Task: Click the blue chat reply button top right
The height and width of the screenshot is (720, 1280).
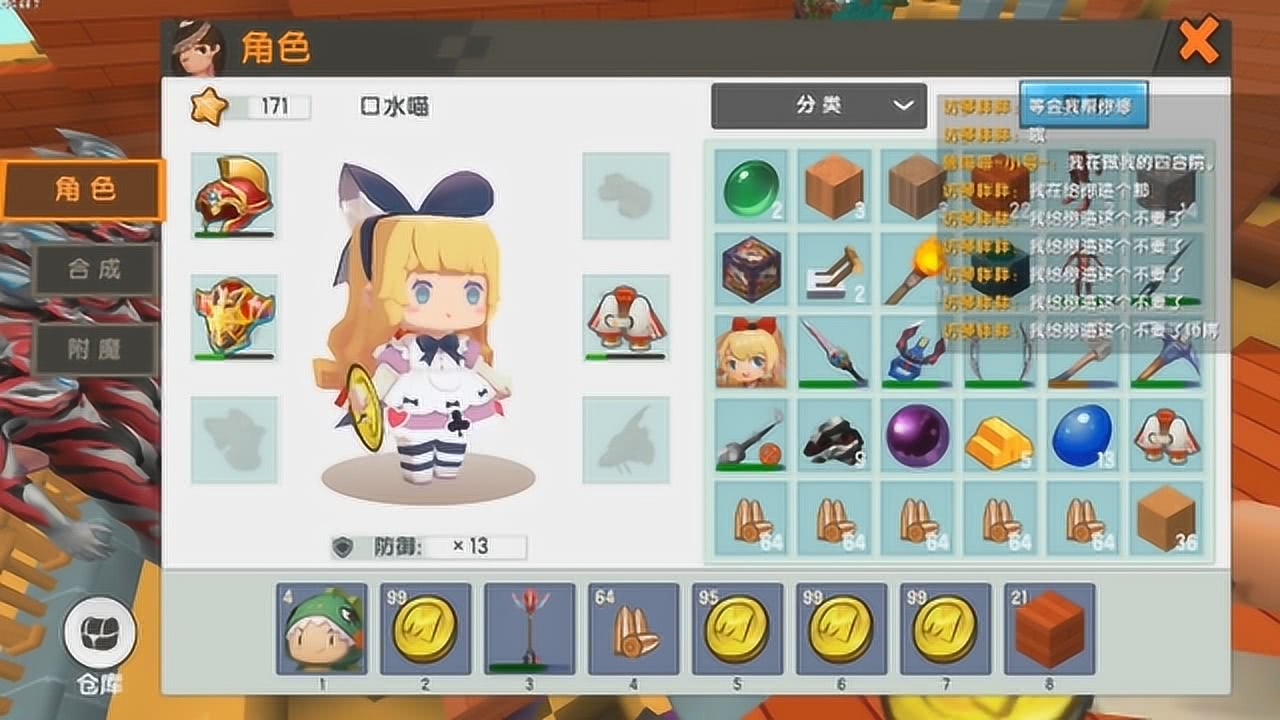Action: point(1083,103)
